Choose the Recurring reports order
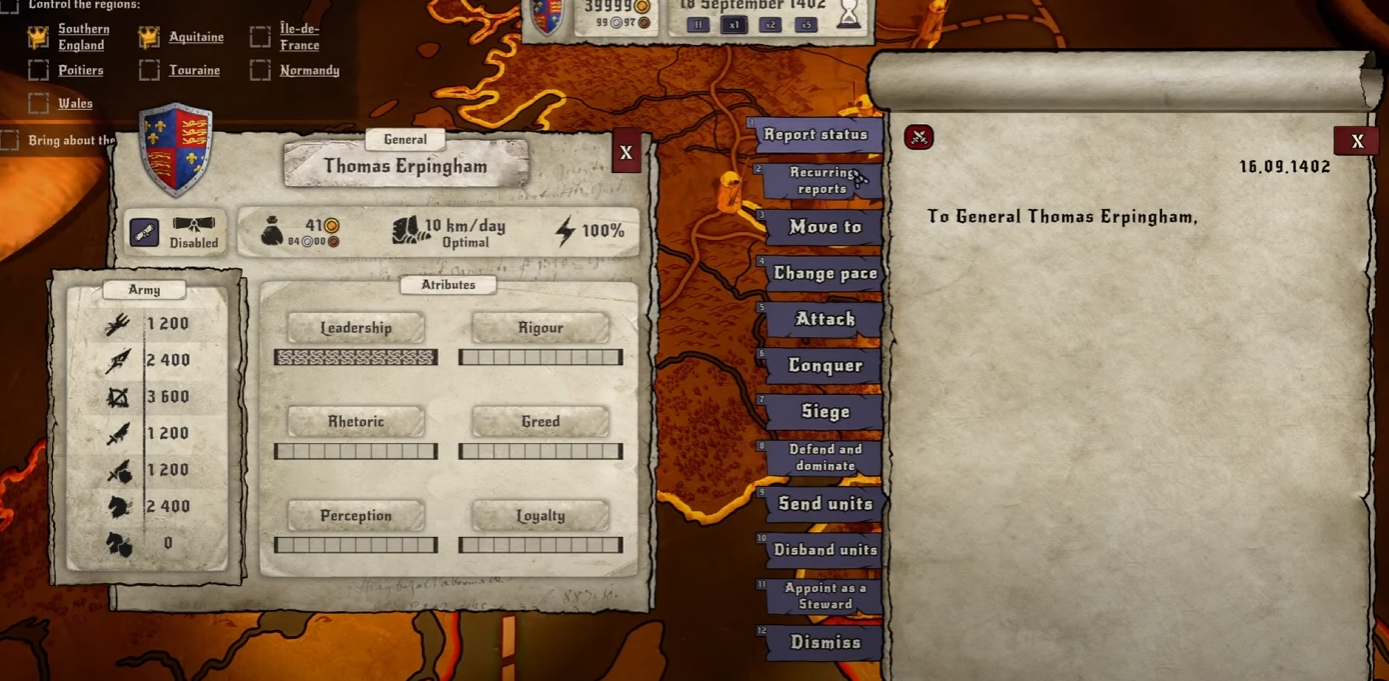1389x681 pixels. [x=822, y=181]
